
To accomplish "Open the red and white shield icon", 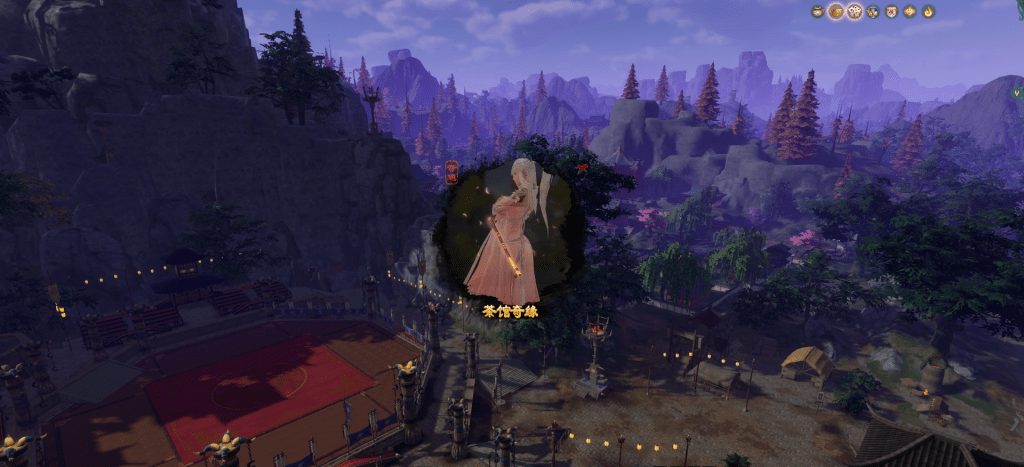I will tap(890, 11).
